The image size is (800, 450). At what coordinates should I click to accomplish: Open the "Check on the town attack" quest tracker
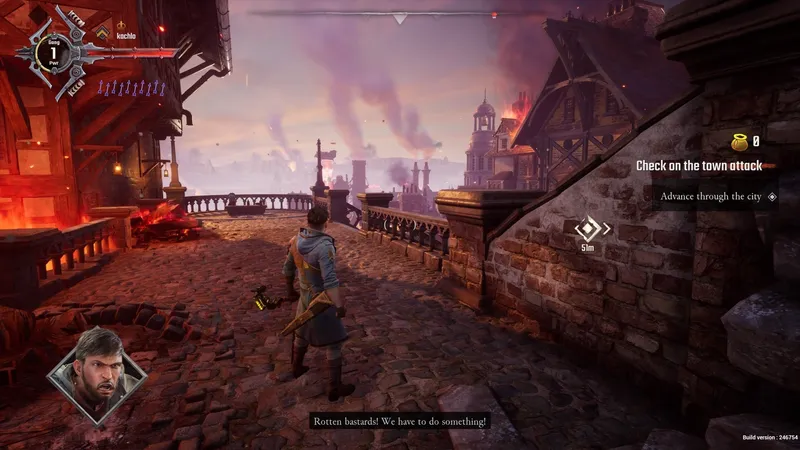point(699,166)
